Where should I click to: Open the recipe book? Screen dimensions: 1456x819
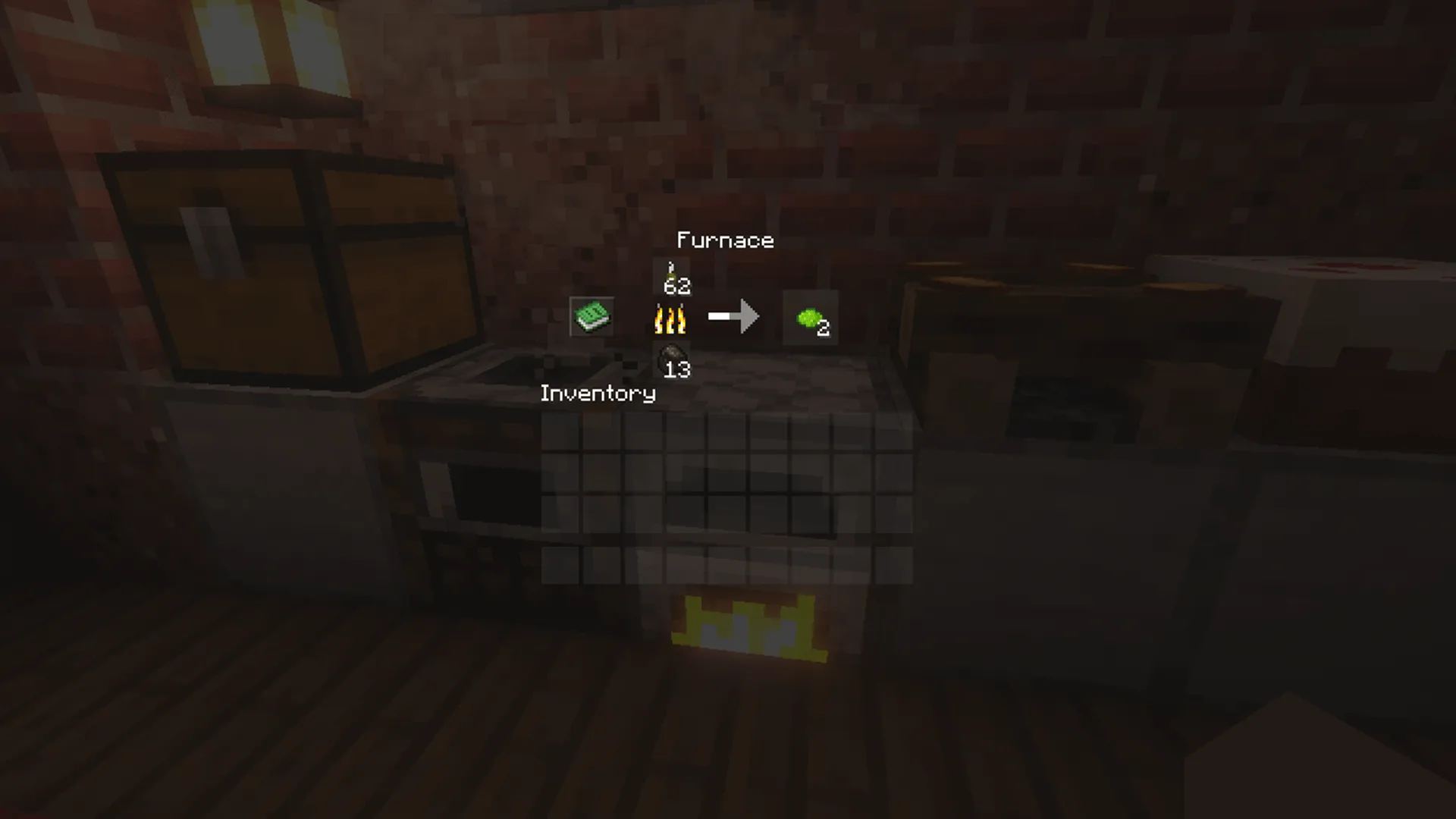591,316
